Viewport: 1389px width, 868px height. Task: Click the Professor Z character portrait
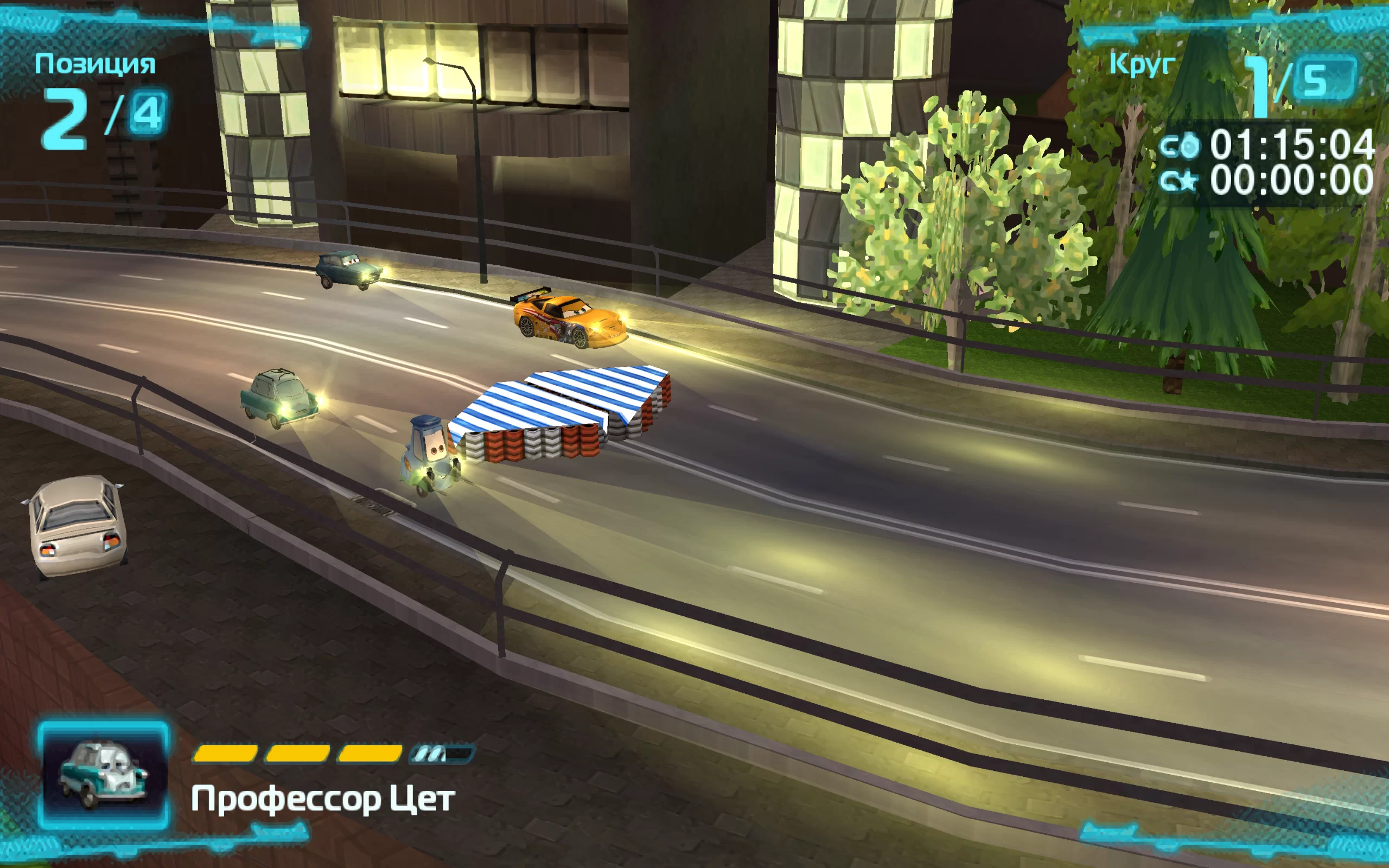tap(103, 775)
